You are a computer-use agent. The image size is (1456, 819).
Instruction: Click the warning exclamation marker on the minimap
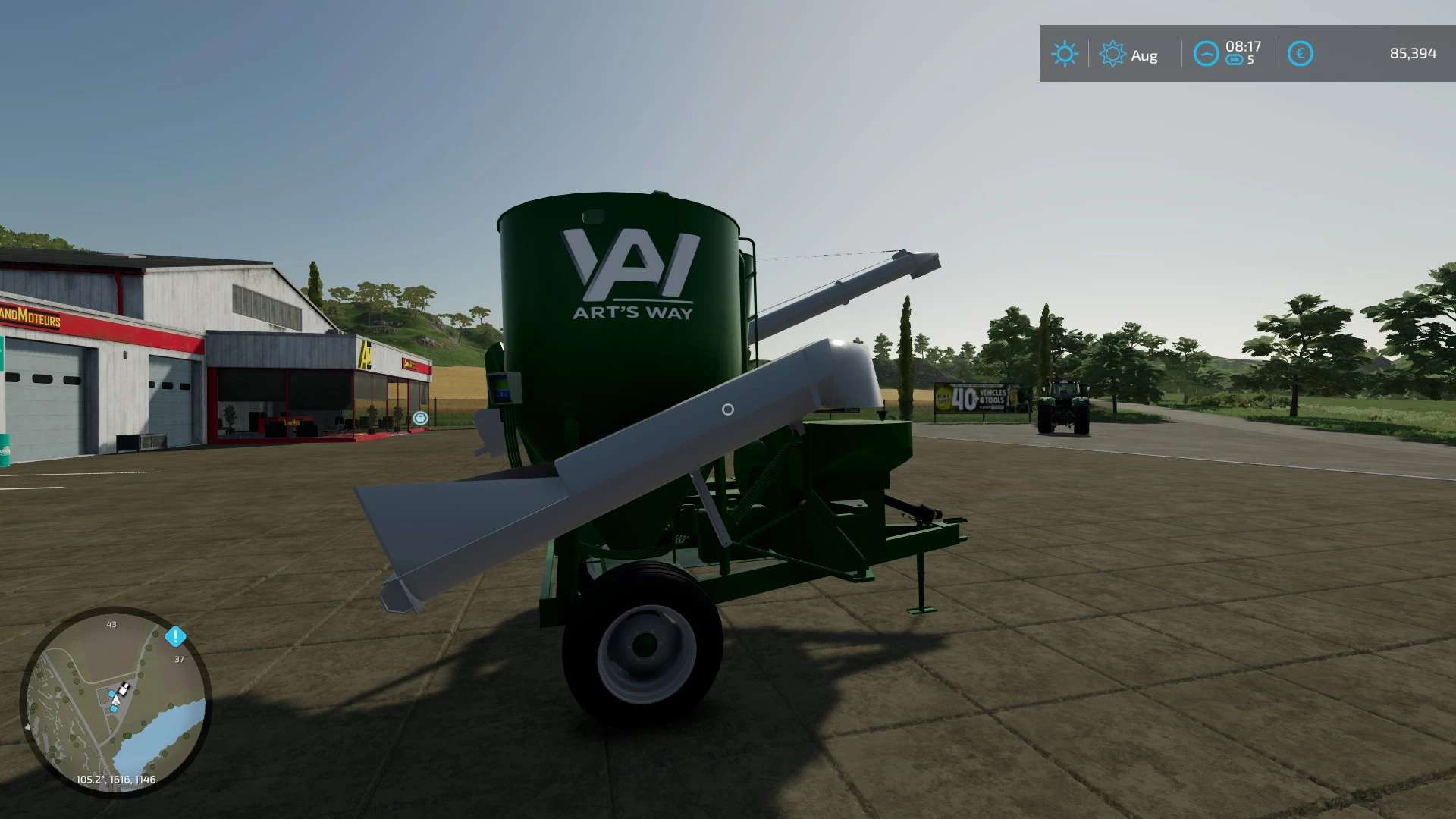[175, 637]
